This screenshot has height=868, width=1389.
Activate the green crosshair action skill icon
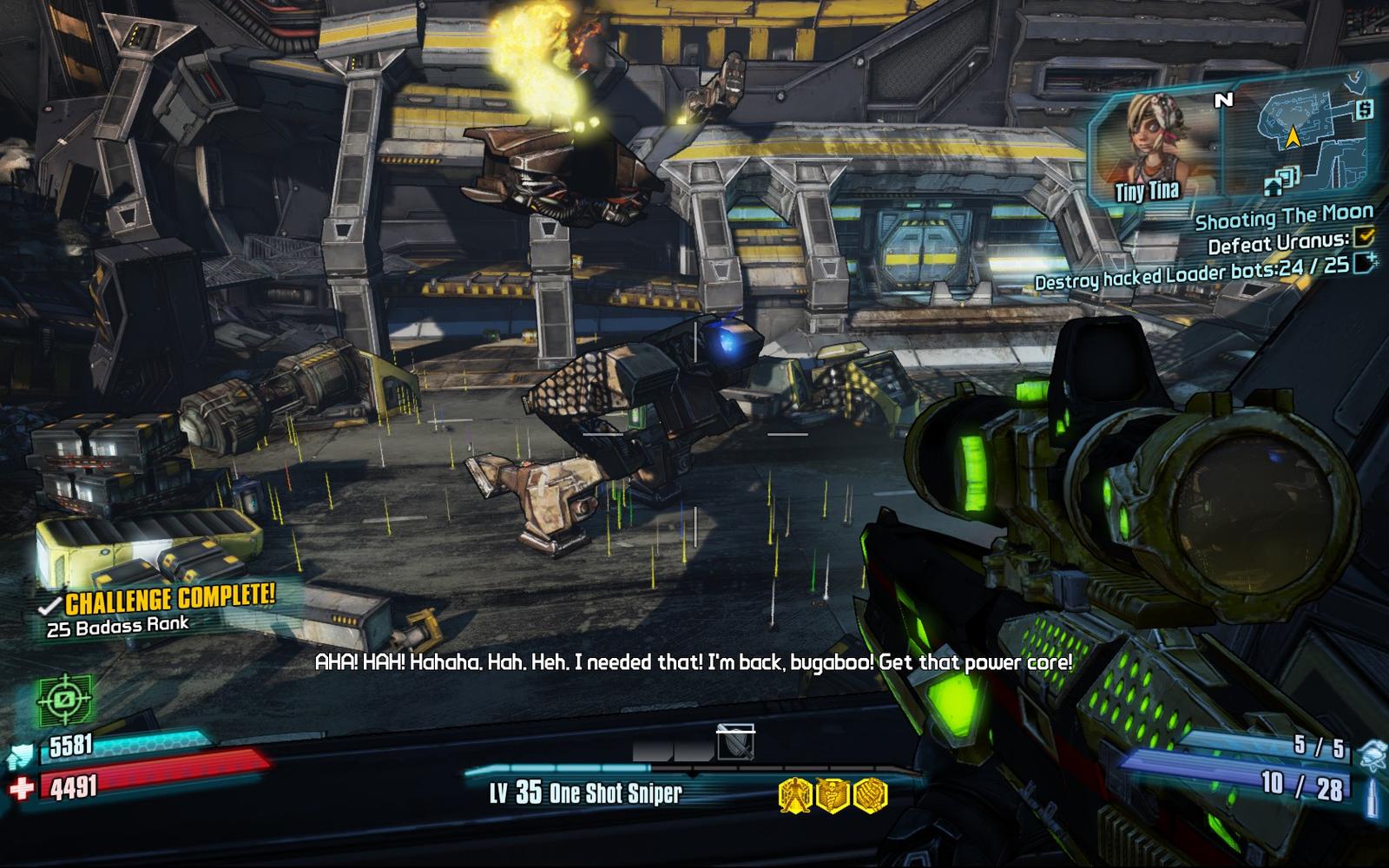tap(64, 700)
